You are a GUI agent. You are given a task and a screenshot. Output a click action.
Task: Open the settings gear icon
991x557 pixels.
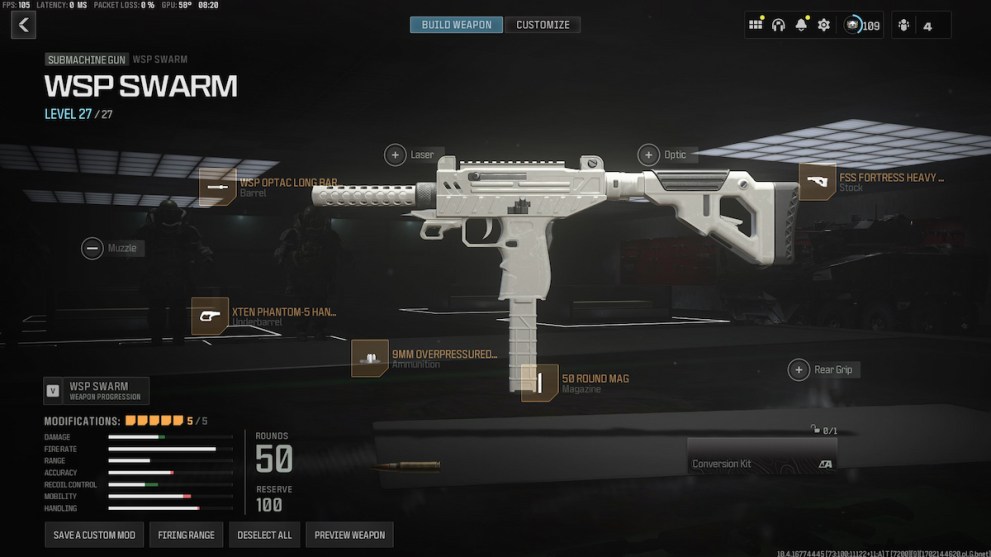824,25
